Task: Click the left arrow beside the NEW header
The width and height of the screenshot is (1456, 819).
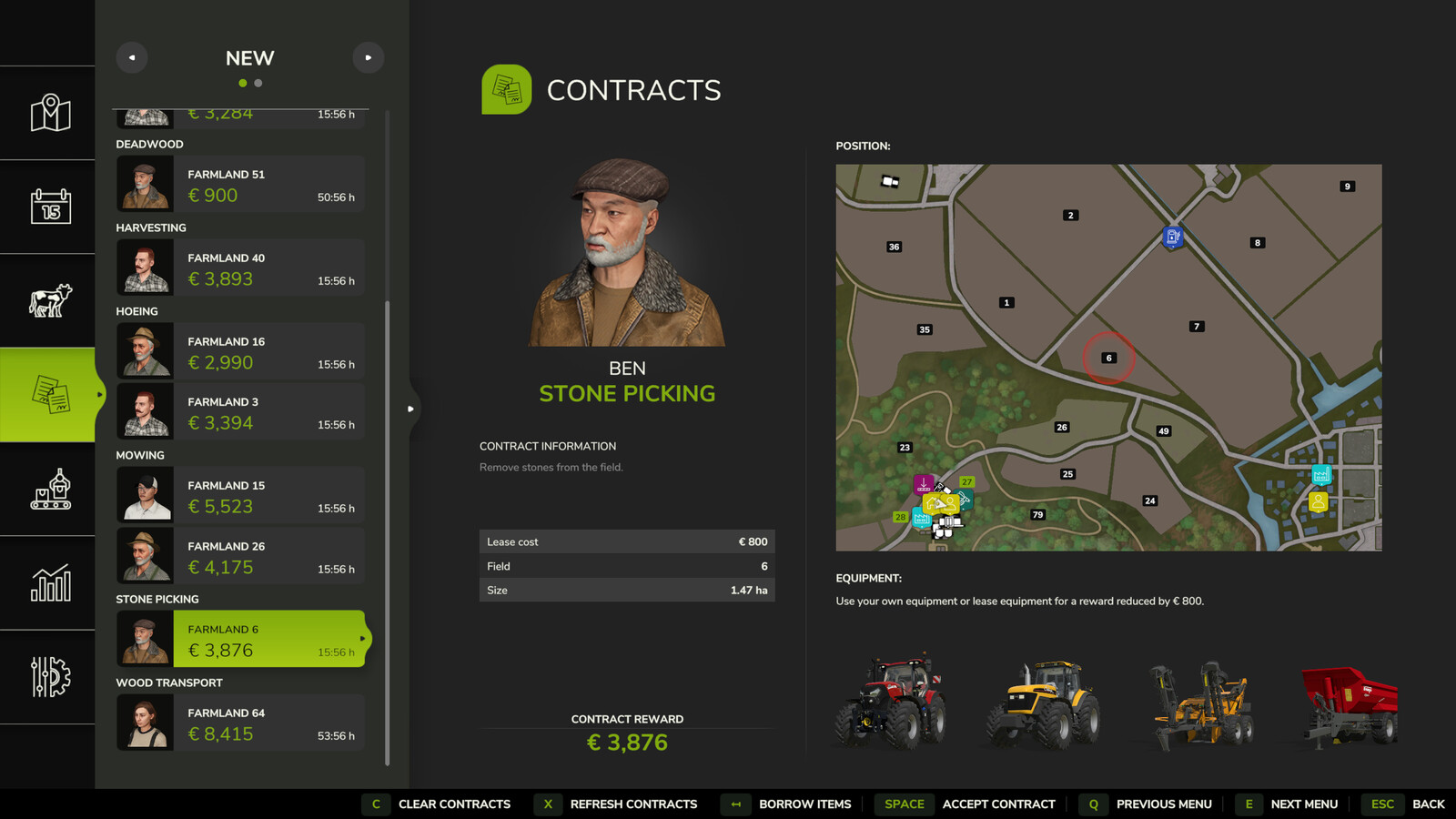Action: [x=132, y=57]
